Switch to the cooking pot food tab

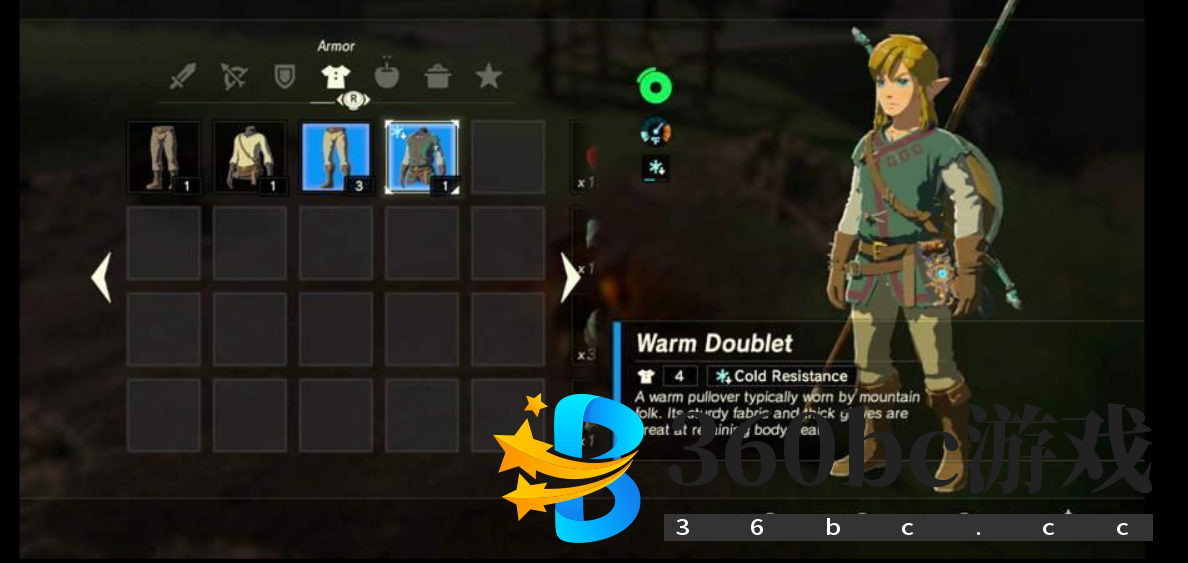click(x=437, y=76)
